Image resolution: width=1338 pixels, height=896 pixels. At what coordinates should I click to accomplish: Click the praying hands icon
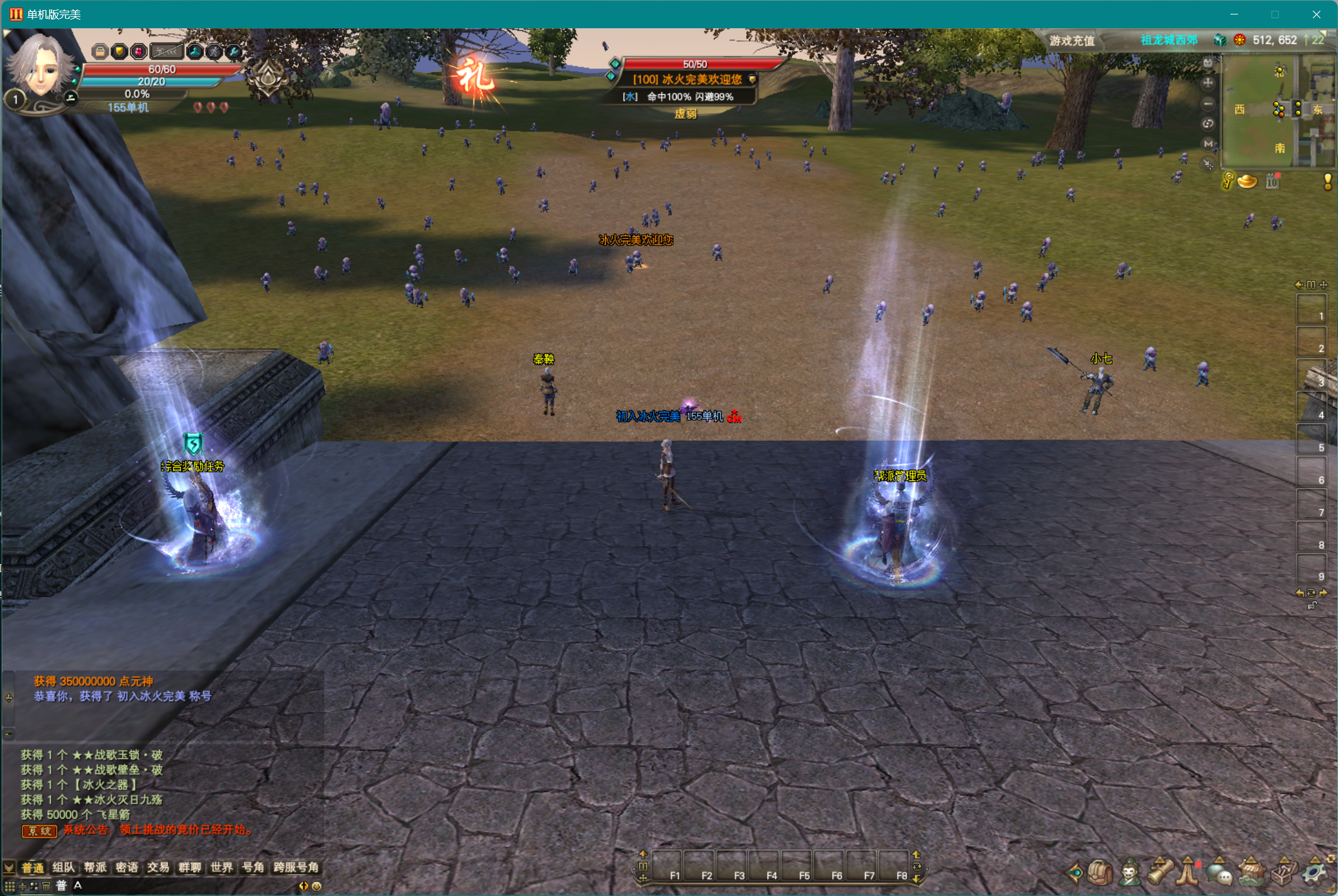coord(1188,872)
